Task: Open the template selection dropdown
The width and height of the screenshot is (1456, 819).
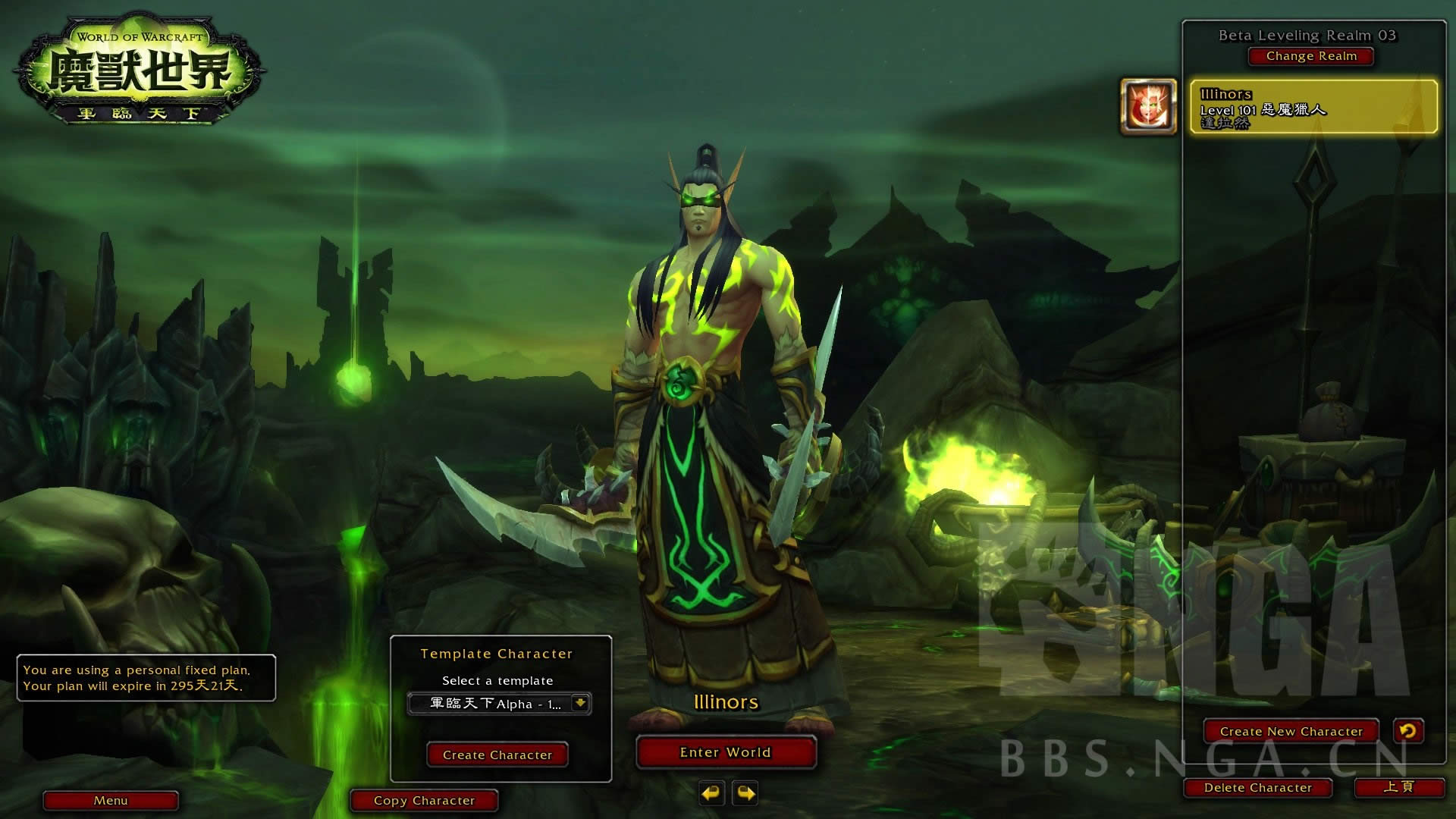Action: [x=580, y=703]
